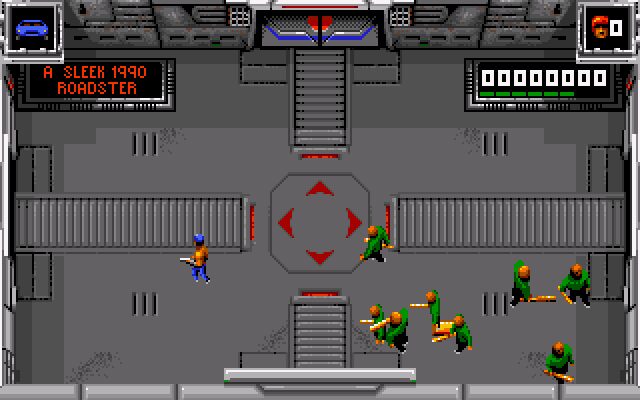This screenshot has height=400, width=640.
Task: Click the blue roadster prize icon
Action: (x=31, y=27)
